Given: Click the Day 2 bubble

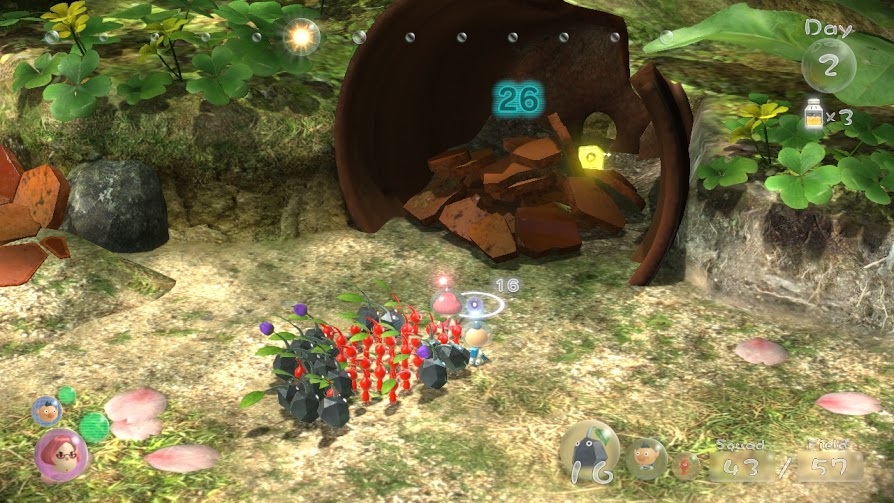Looking at the screenshot, I should 829,62.
